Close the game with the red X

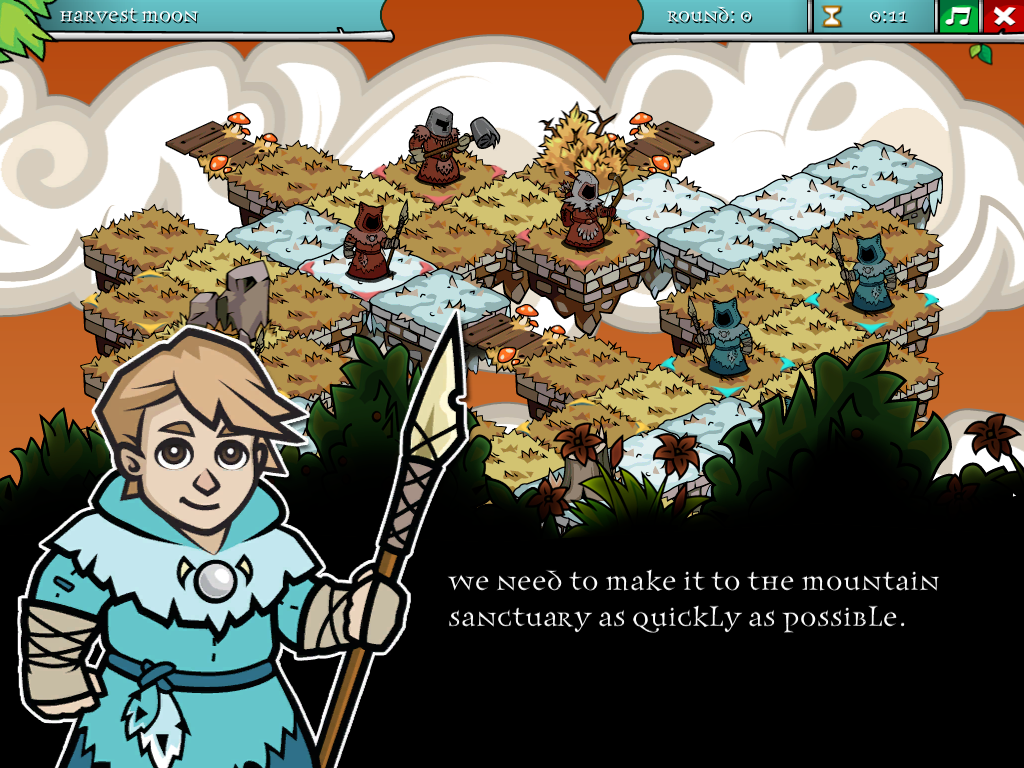(x=1003, y=17)
